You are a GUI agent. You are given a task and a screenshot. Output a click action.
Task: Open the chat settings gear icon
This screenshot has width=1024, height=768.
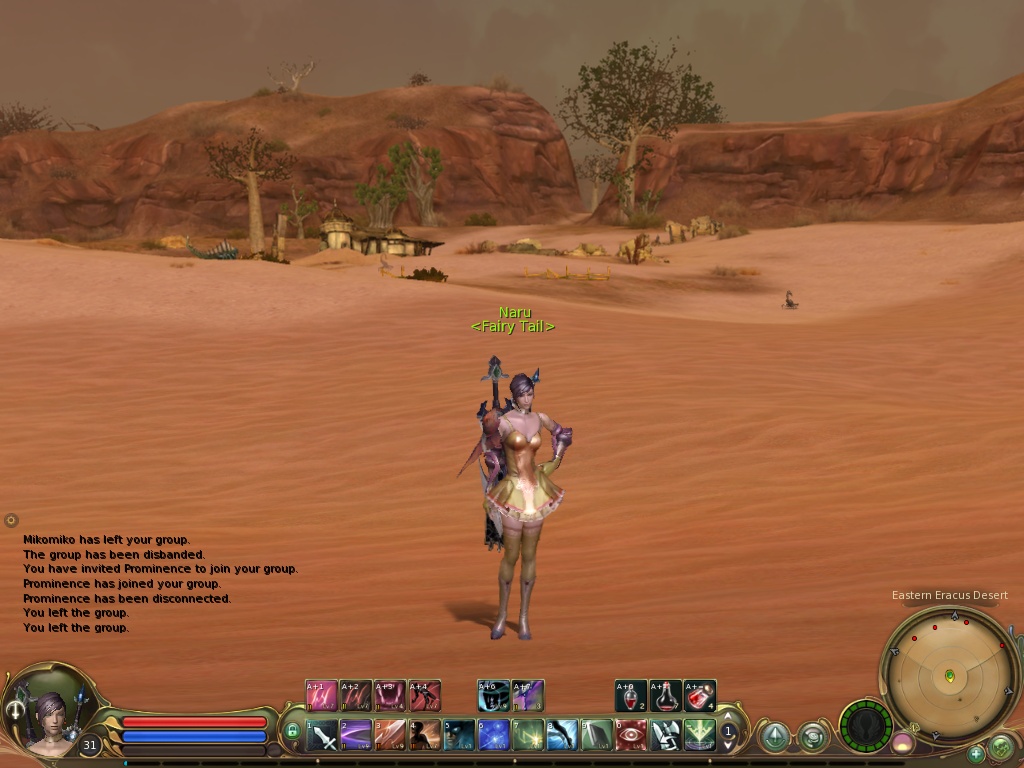tap(11, 520)
